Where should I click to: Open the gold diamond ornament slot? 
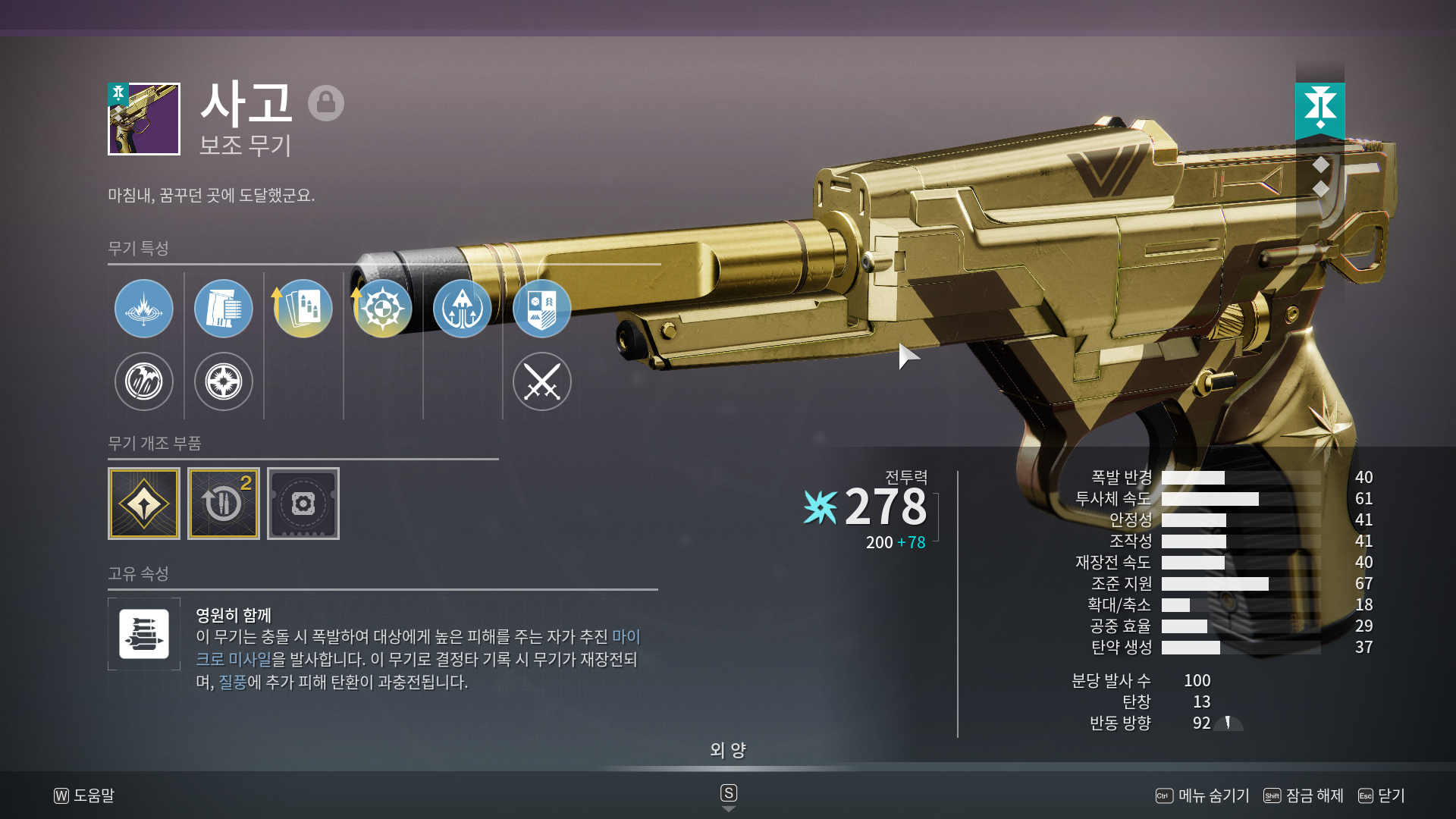144,504
